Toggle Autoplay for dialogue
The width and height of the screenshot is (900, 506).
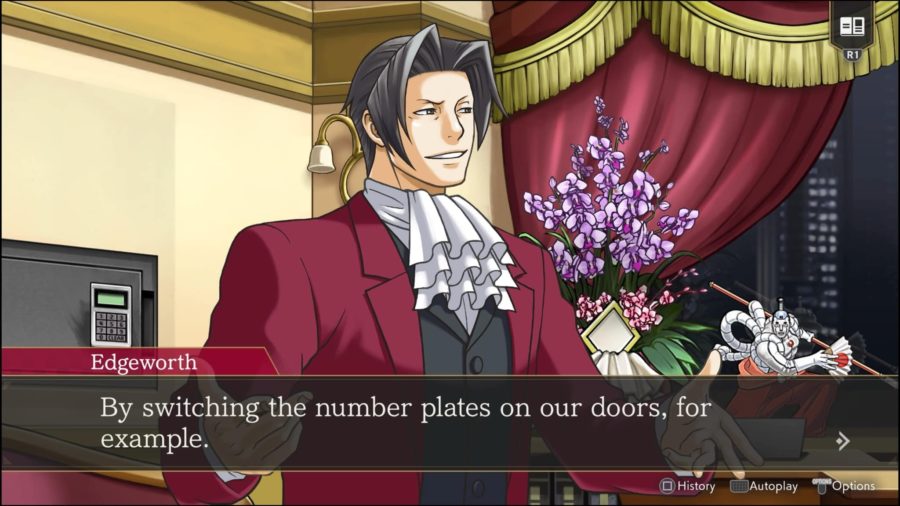(764, 486)
